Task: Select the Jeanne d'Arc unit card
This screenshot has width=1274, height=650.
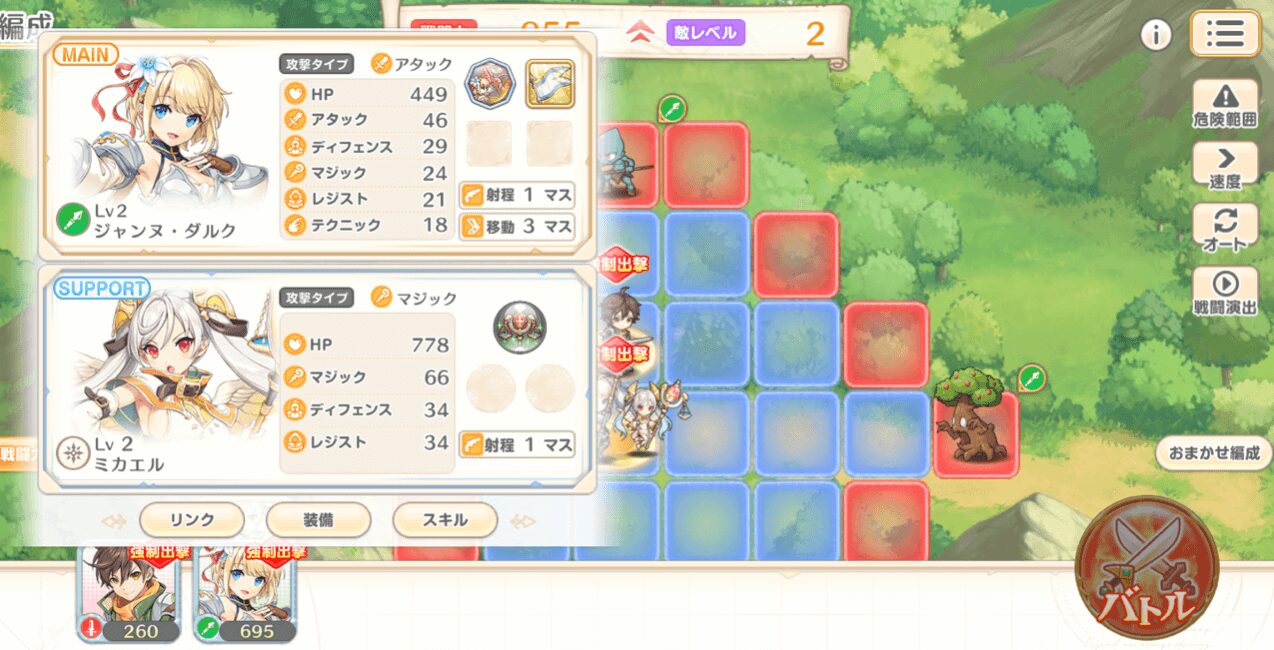Action: (246, 593)
